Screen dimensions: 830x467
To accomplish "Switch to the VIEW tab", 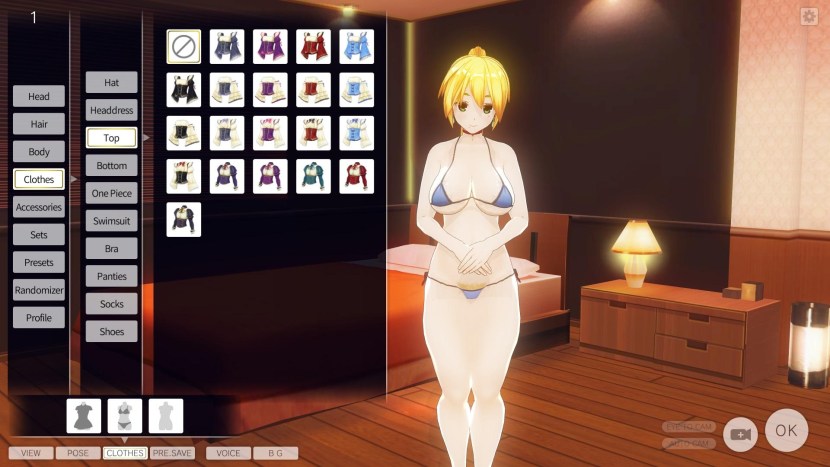I will pyautogui.click(x=31, y=453).
